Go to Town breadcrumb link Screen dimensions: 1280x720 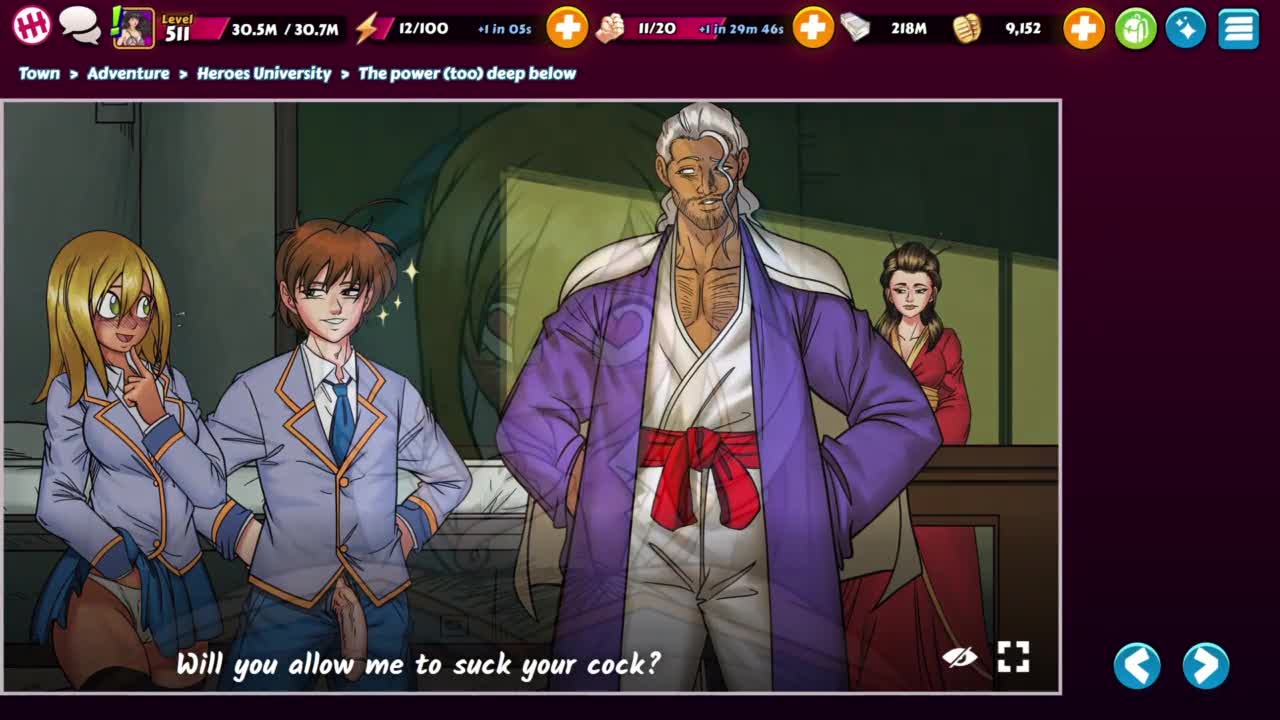39,73
